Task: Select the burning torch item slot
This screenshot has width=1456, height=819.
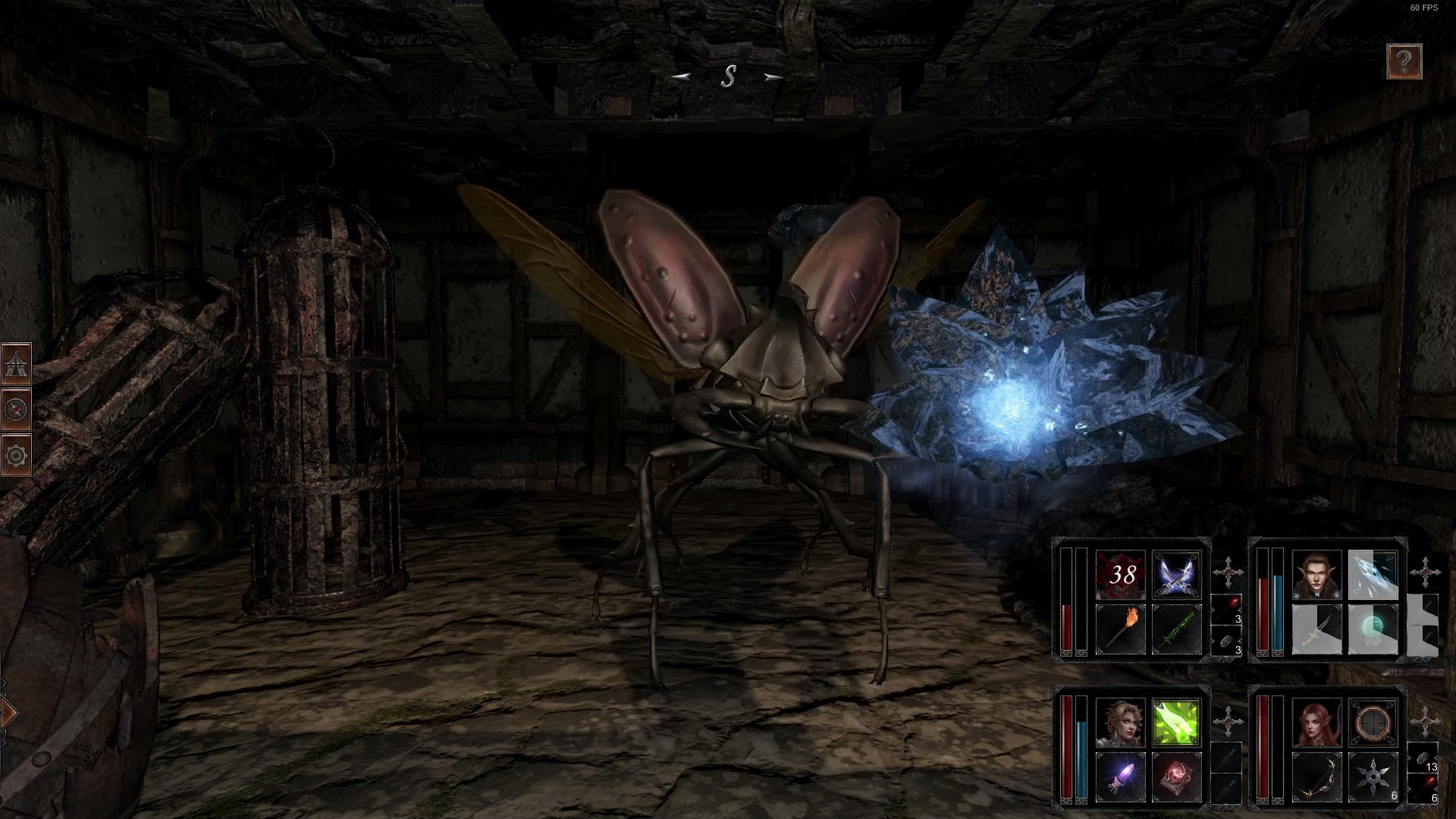Action: coord(1120,627)
